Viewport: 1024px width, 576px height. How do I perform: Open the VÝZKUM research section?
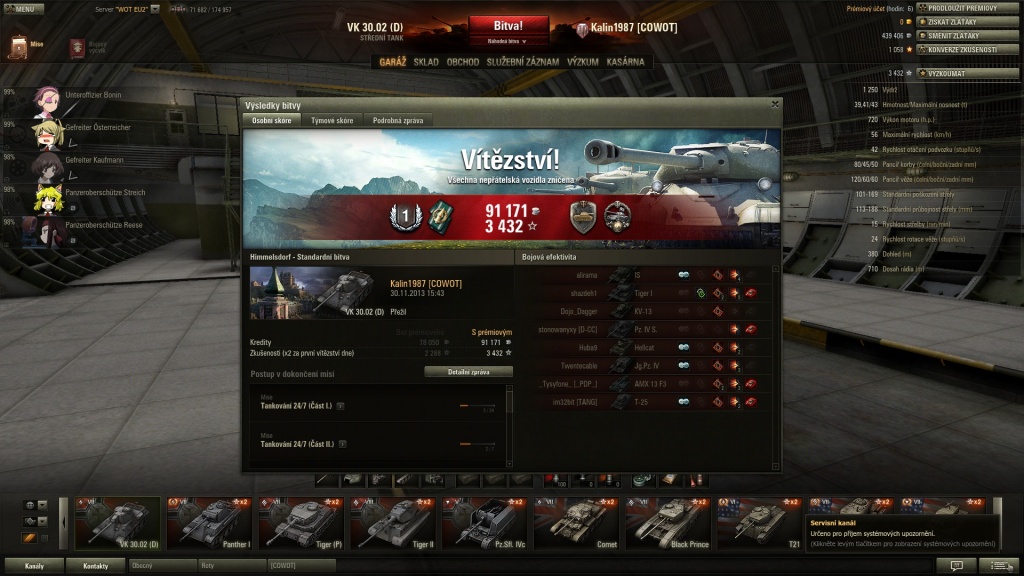point(583,62)
